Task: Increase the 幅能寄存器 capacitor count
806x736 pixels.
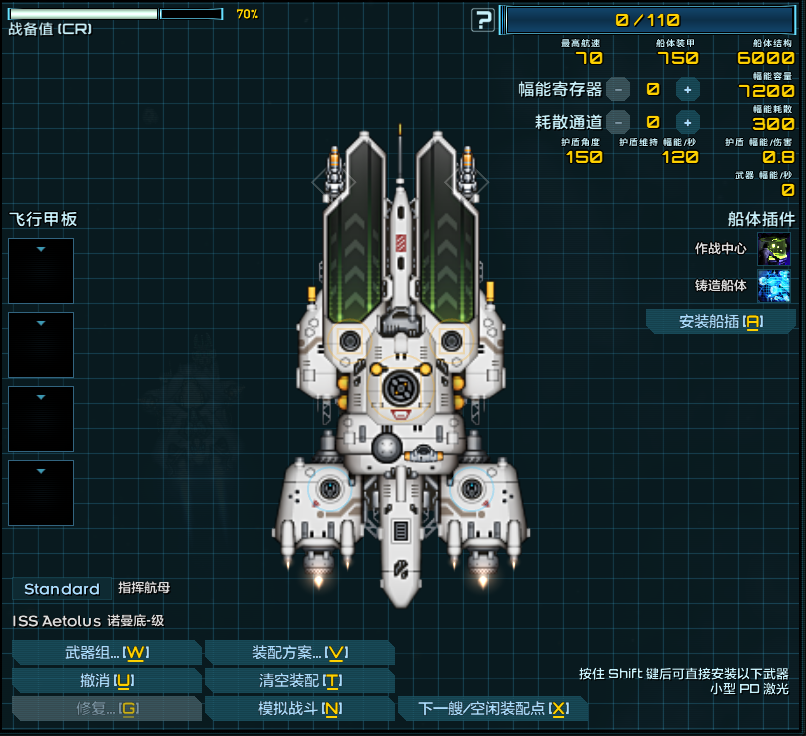Action: point(687,89)
